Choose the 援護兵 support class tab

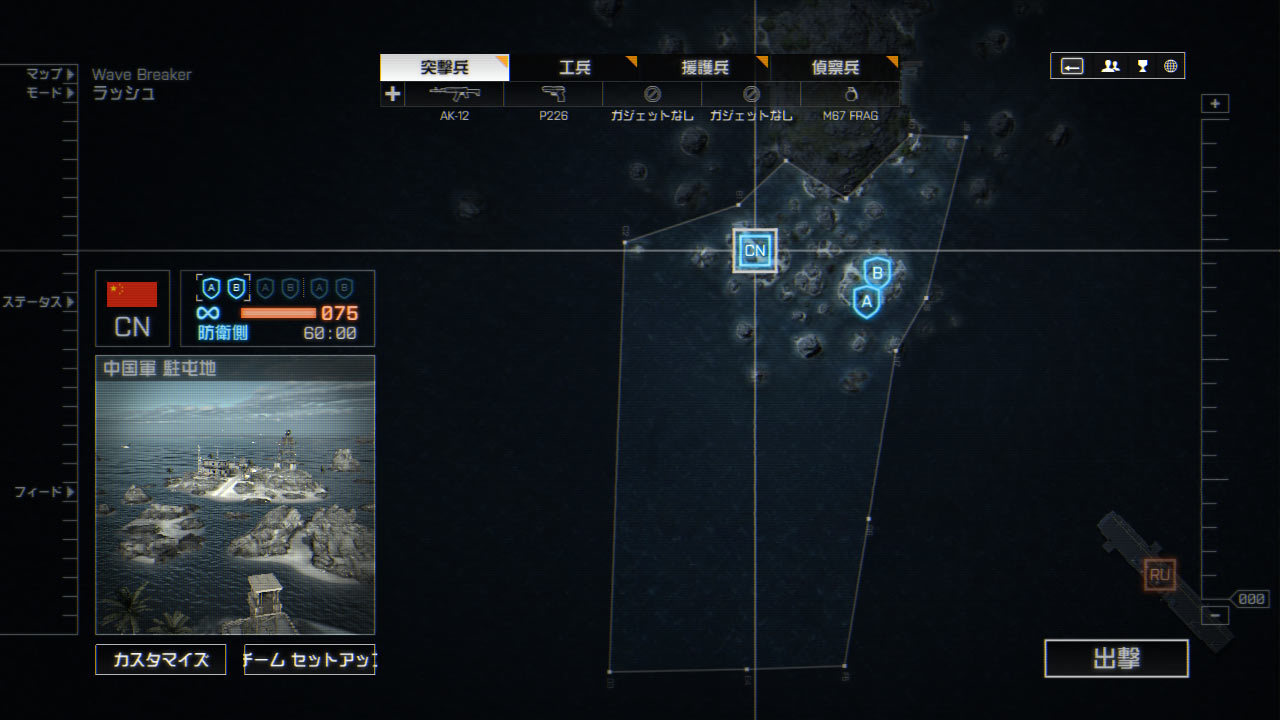(x=705, y=68)
